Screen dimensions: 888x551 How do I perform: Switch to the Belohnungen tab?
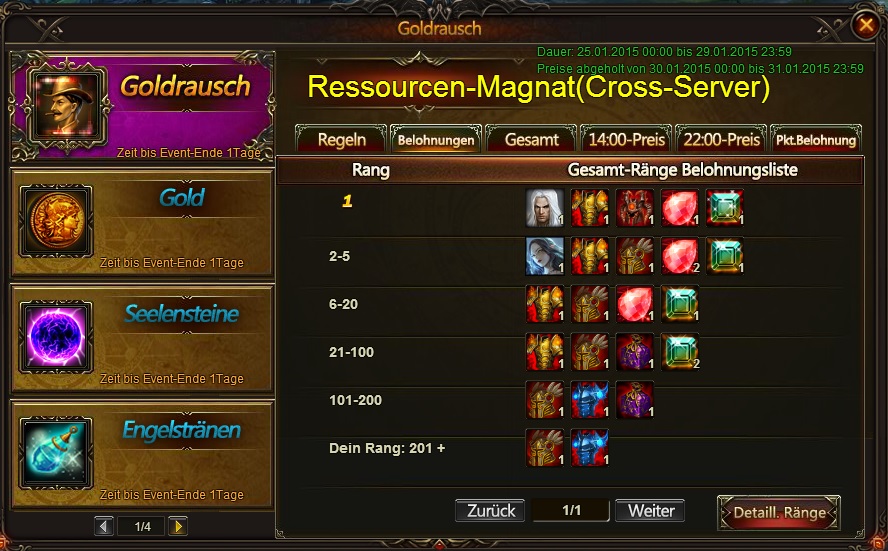click(x=436, y=140)
